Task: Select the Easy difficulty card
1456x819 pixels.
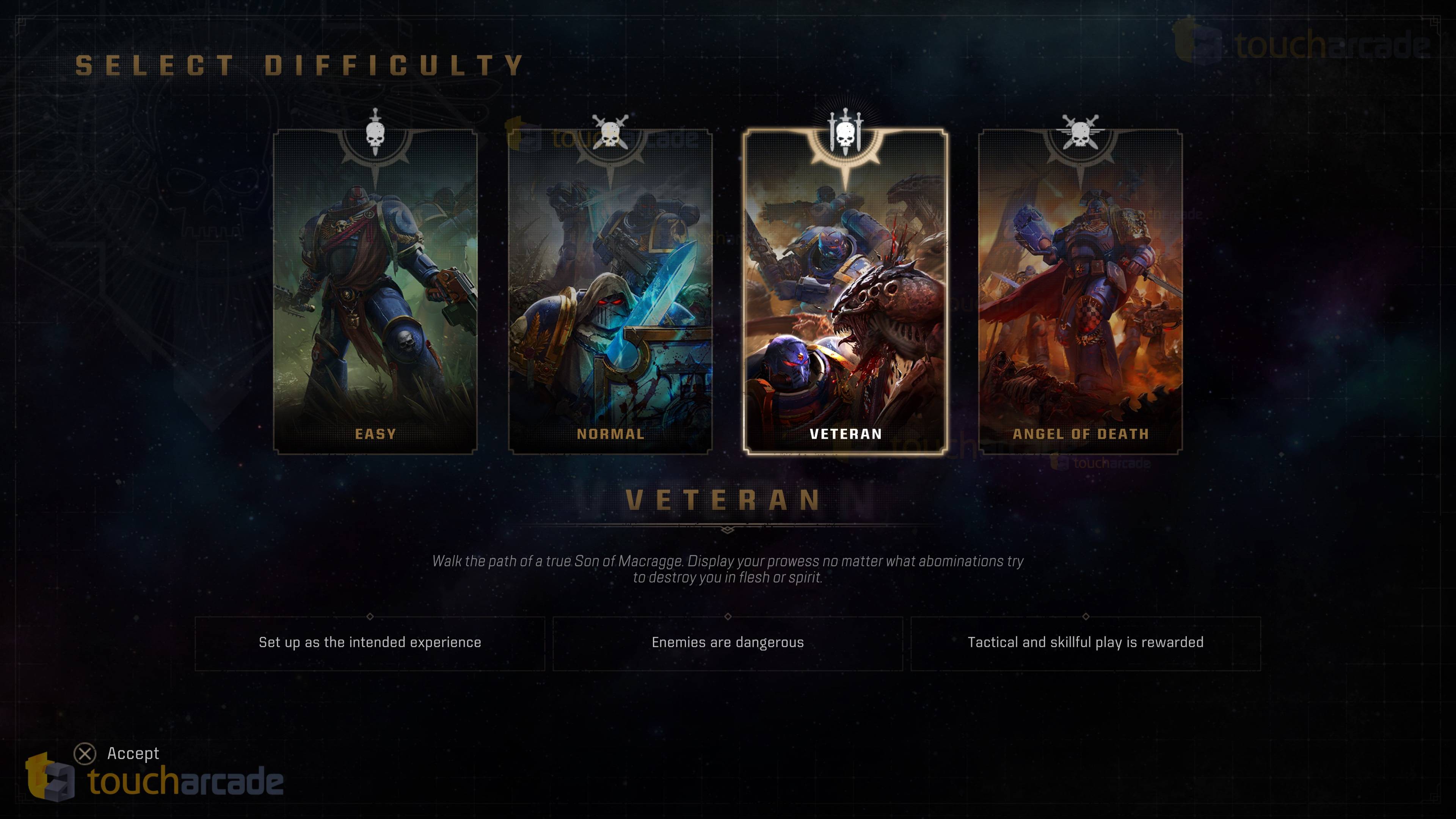Action: pyautogui.click(x=375, y=291)
